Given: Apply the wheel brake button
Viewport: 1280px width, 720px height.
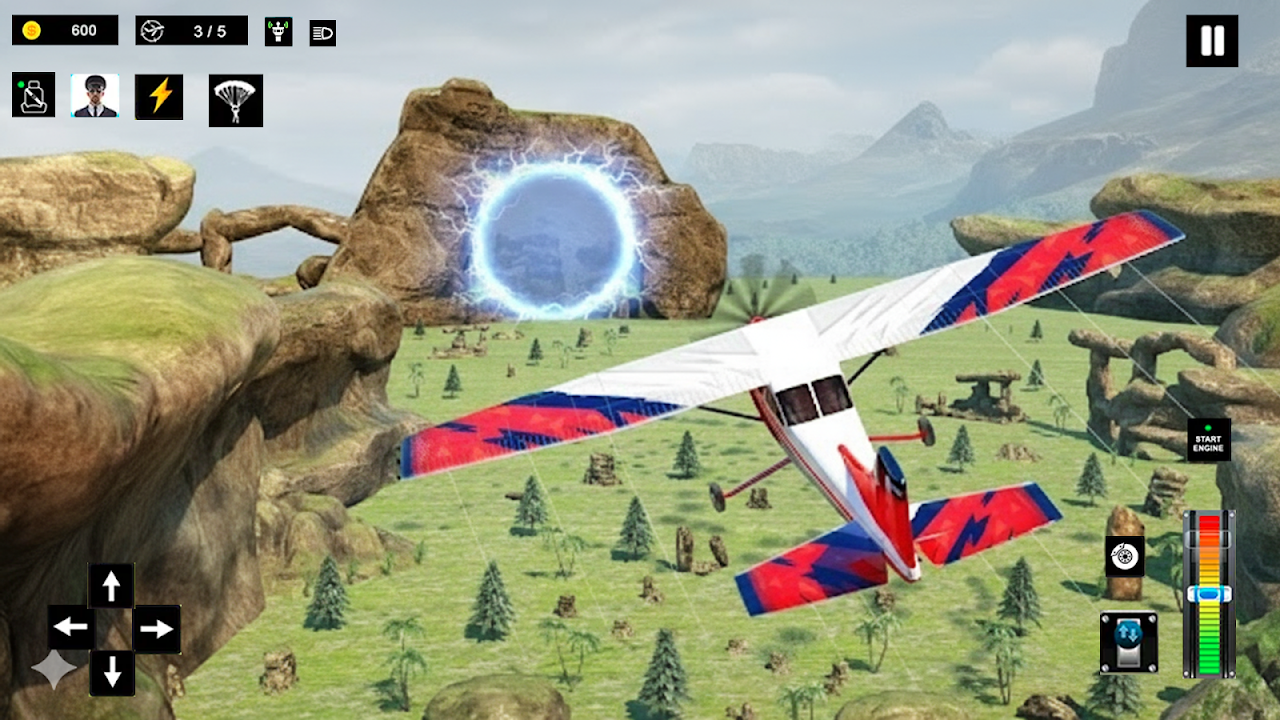Looking at the screenshot, I should tap(1124, 556).
